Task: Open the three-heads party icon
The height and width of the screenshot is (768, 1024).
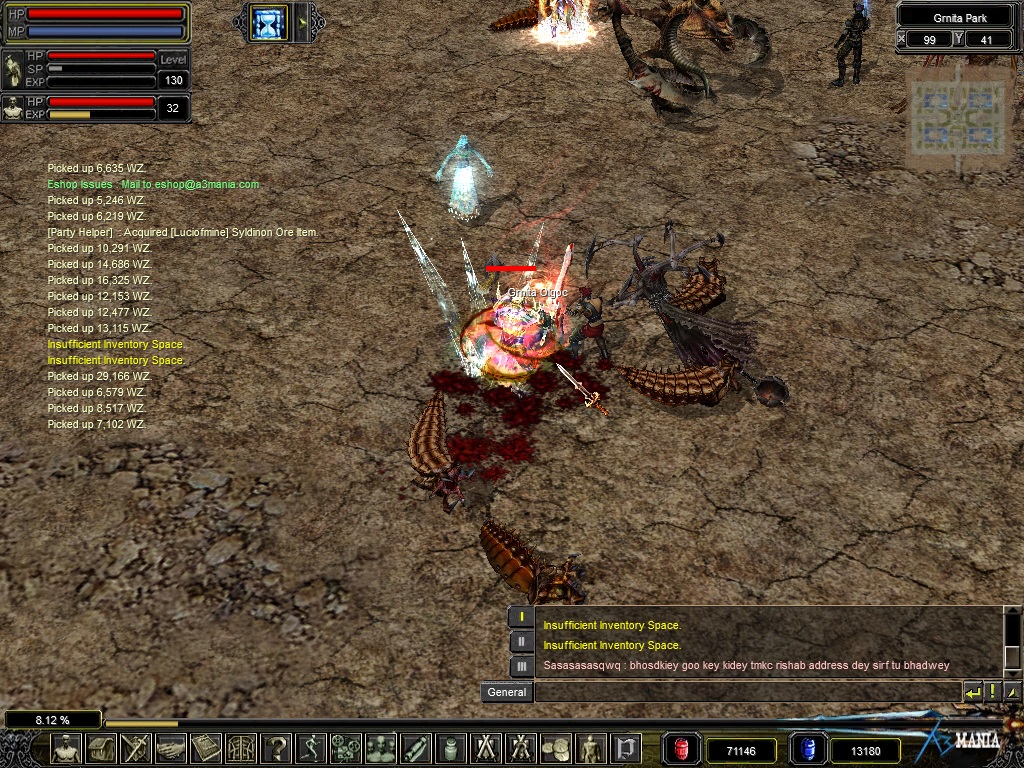Action: [x=381, y=748]
